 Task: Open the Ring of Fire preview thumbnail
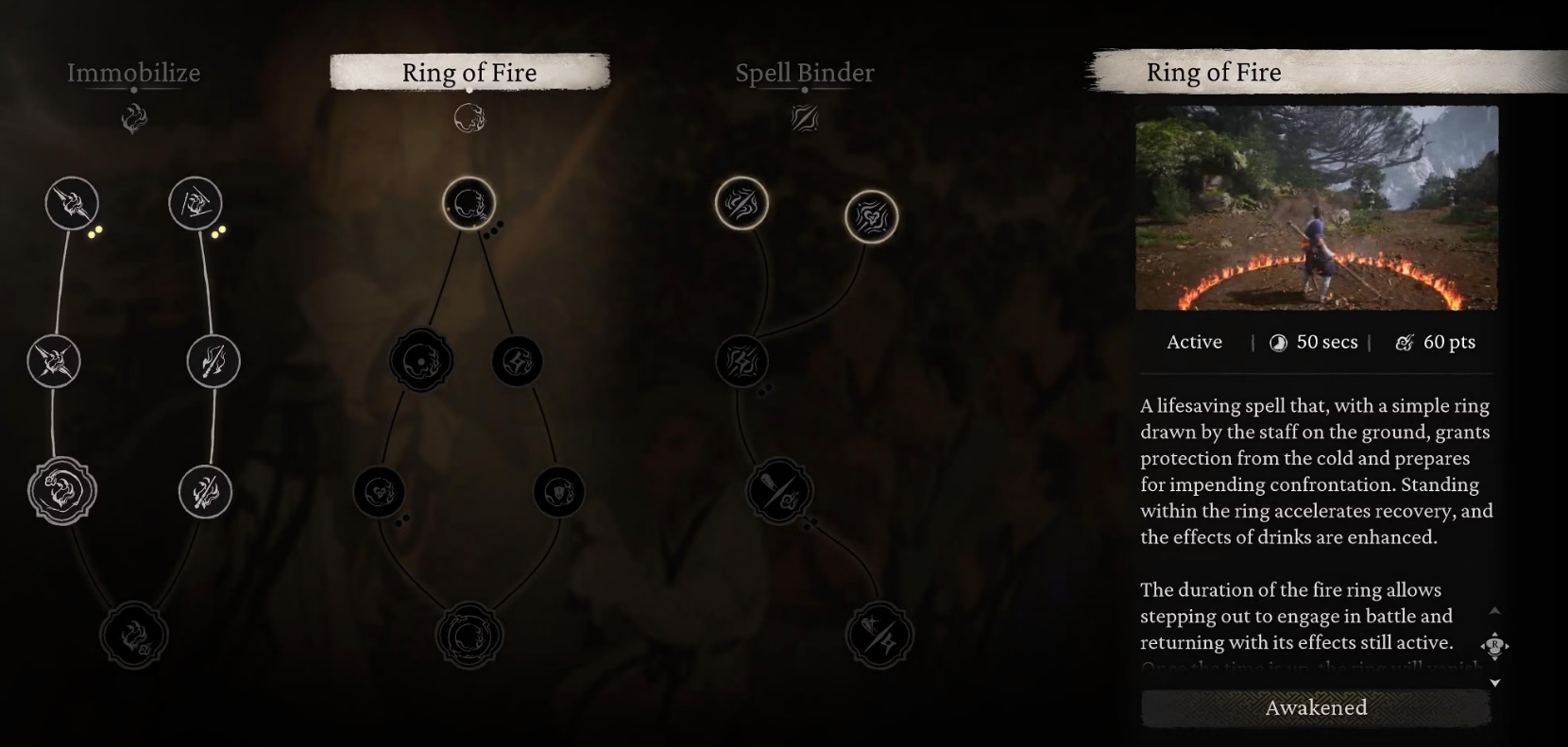1316,208
